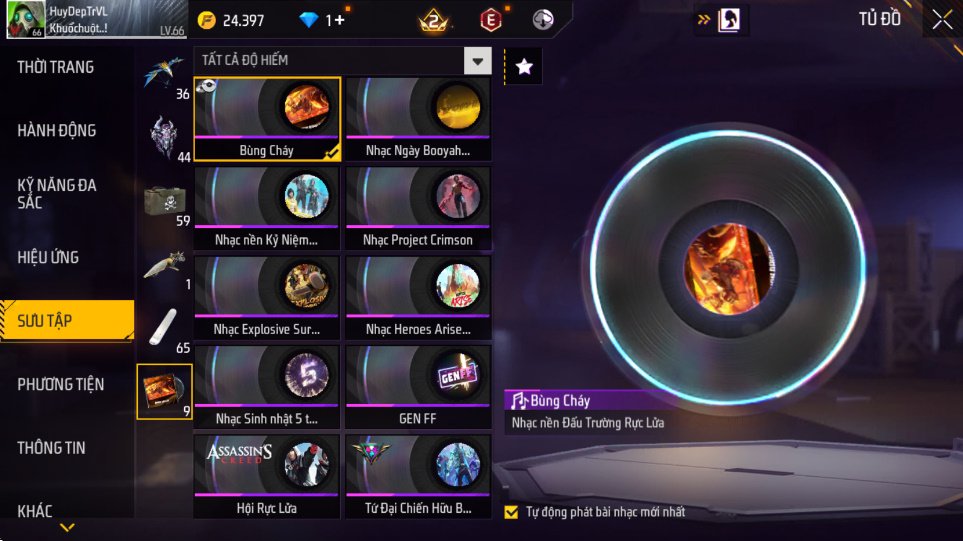The height and width of the screenshot is (541, 963).
Task: Pick the Nhạc Project Crimson disc
Action: click(418, 208)
